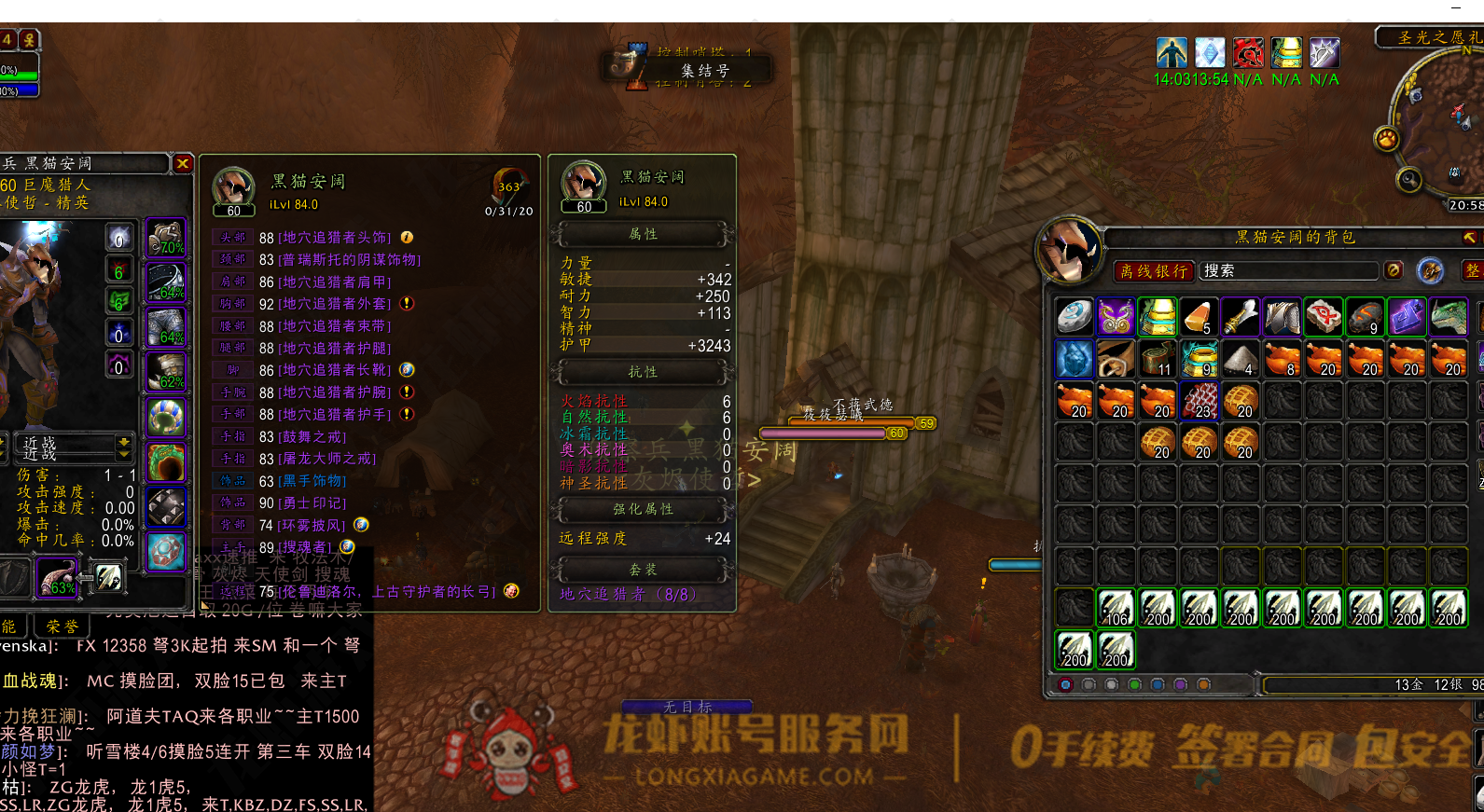
Task: Click the ranged bow weapon slot
Action: coord(56,577)
